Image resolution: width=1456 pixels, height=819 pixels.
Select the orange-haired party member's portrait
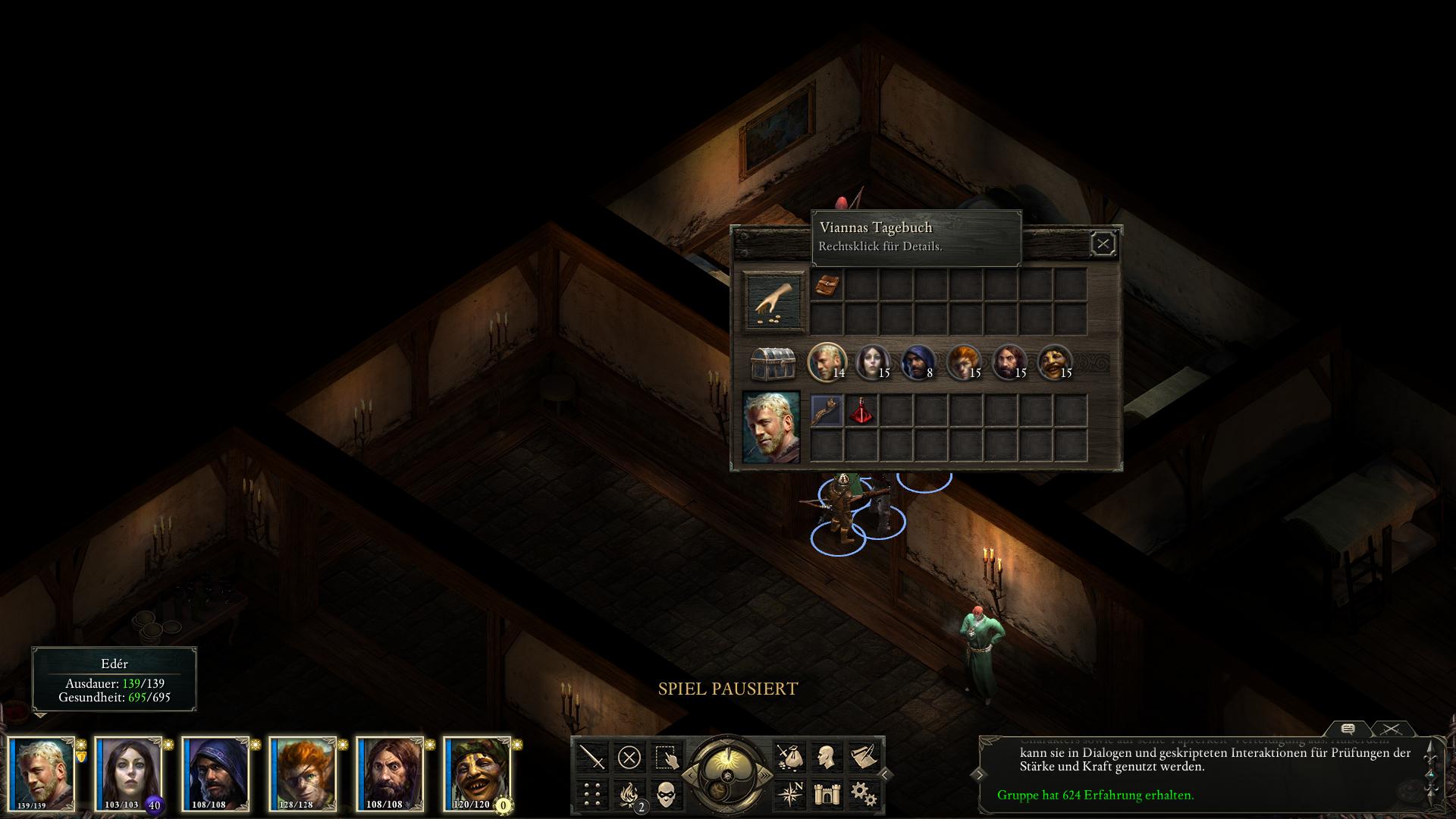[x=303, y=773]
